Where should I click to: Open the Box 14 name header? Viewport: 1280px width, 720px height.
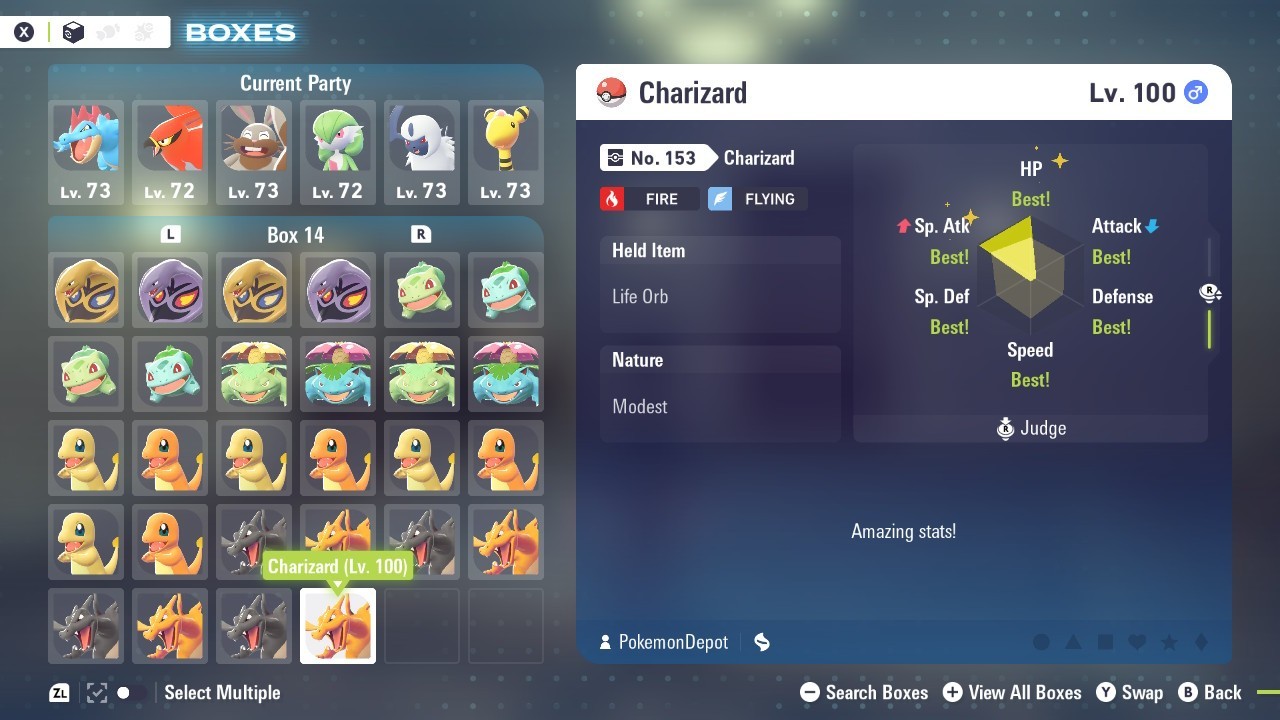coord(296,235)
